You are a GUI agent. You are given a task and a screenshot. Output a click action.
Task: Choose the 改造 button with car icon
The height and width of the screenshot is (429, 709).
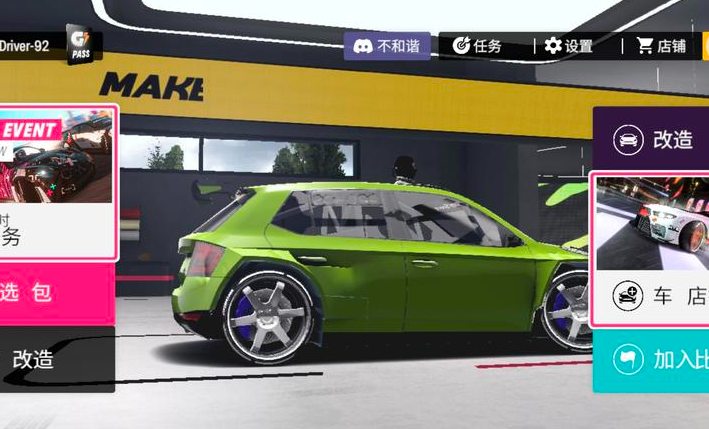pyautogui.click(x=652, y=140)
